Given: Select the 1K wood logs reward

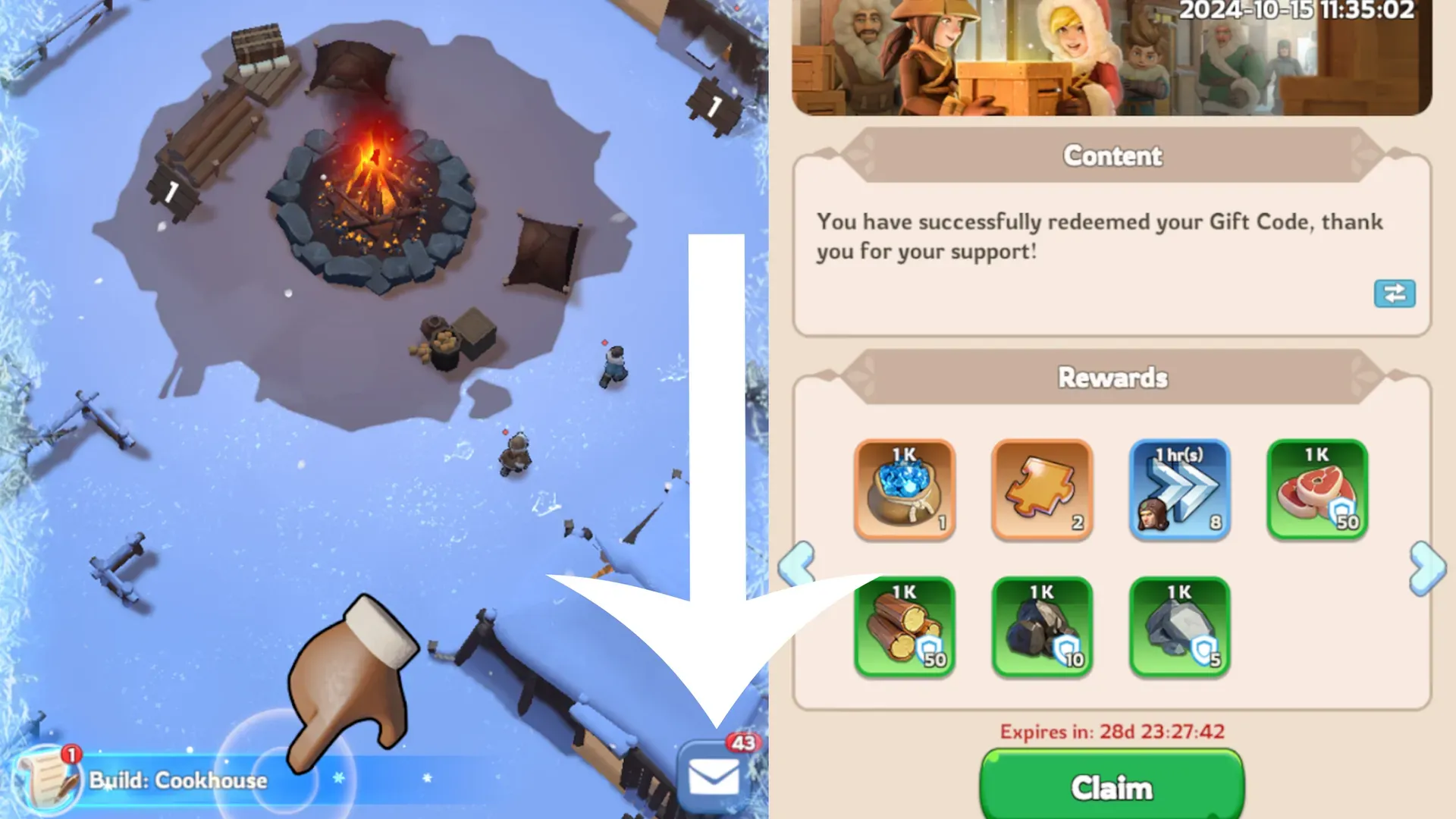Looking at the screenshot, I should coord(905,626).
